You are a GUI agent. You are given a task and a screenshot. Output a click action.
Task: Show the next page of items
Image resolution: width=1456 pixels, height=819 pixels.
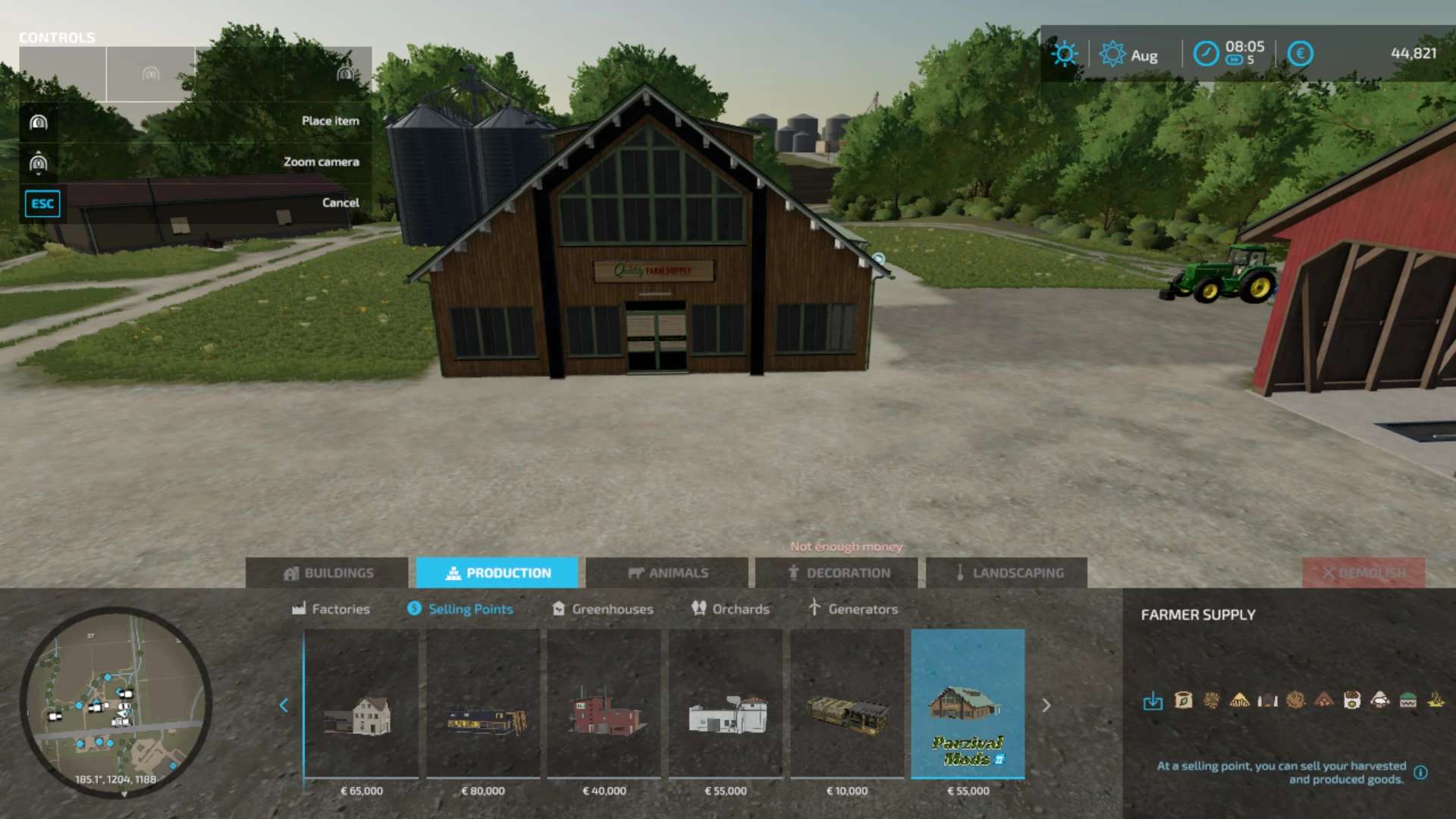pyautogui.click(x=1046, y=705)
